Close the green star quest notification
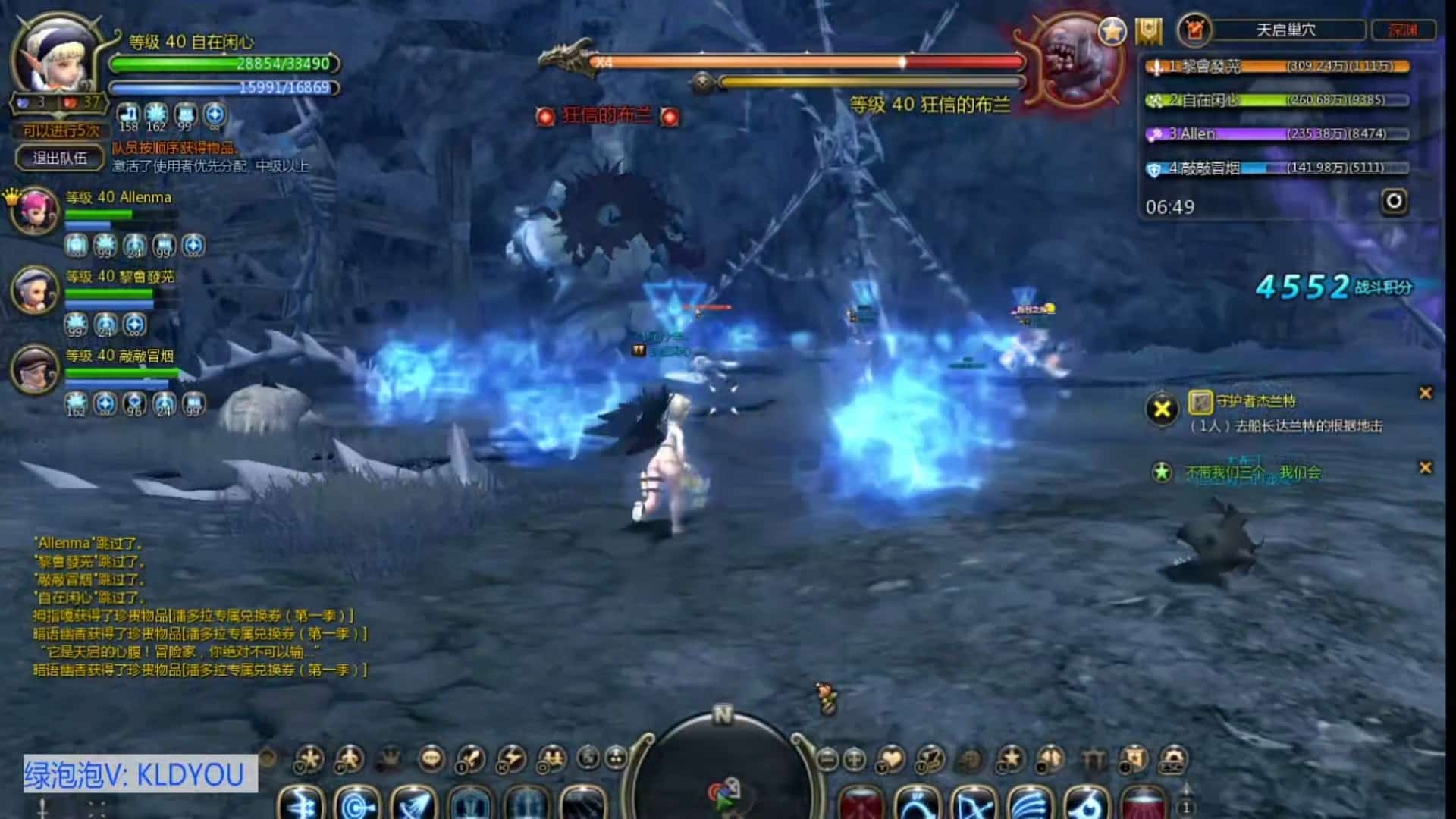Viewport: 1456px width, 819px height. 1426,468
